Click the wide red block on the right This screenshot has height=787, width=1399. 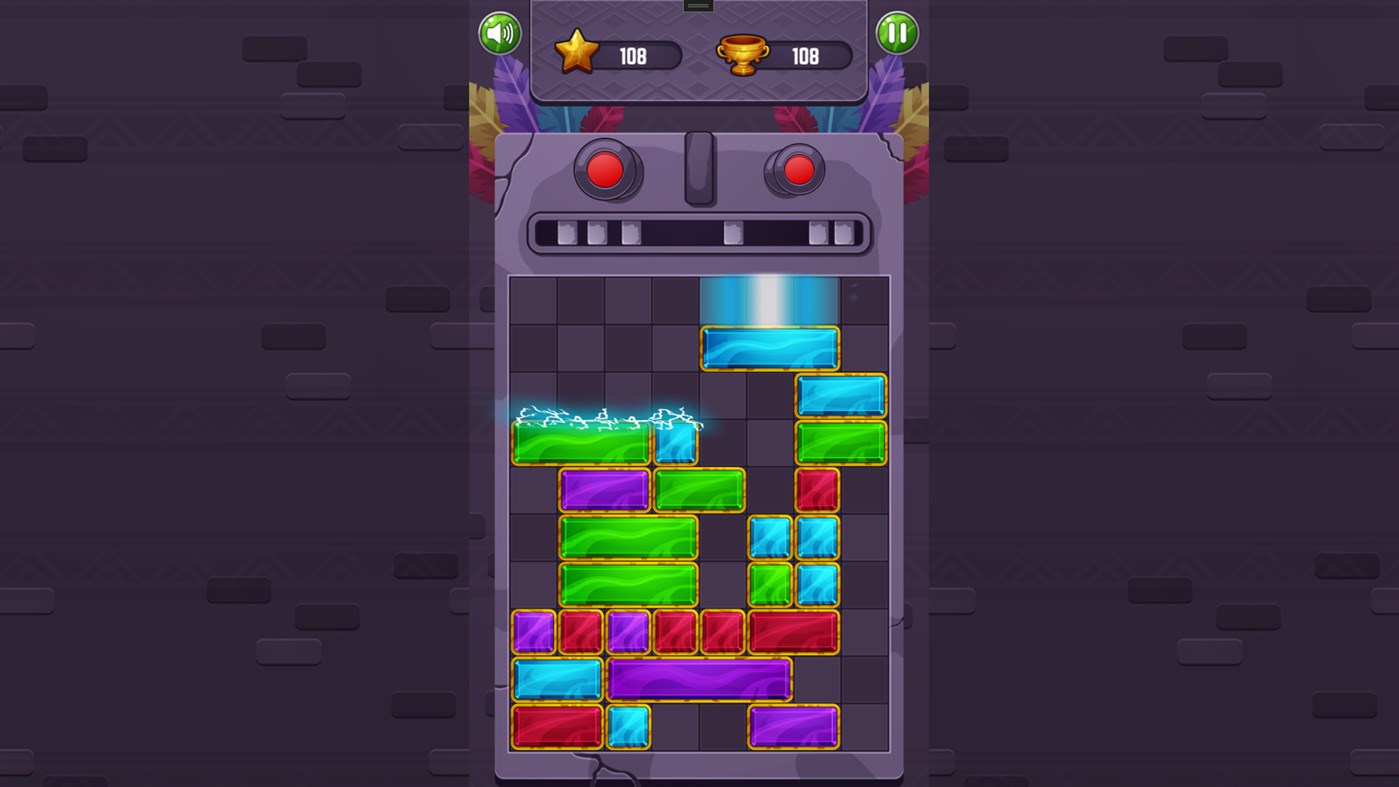pos(795,630)
